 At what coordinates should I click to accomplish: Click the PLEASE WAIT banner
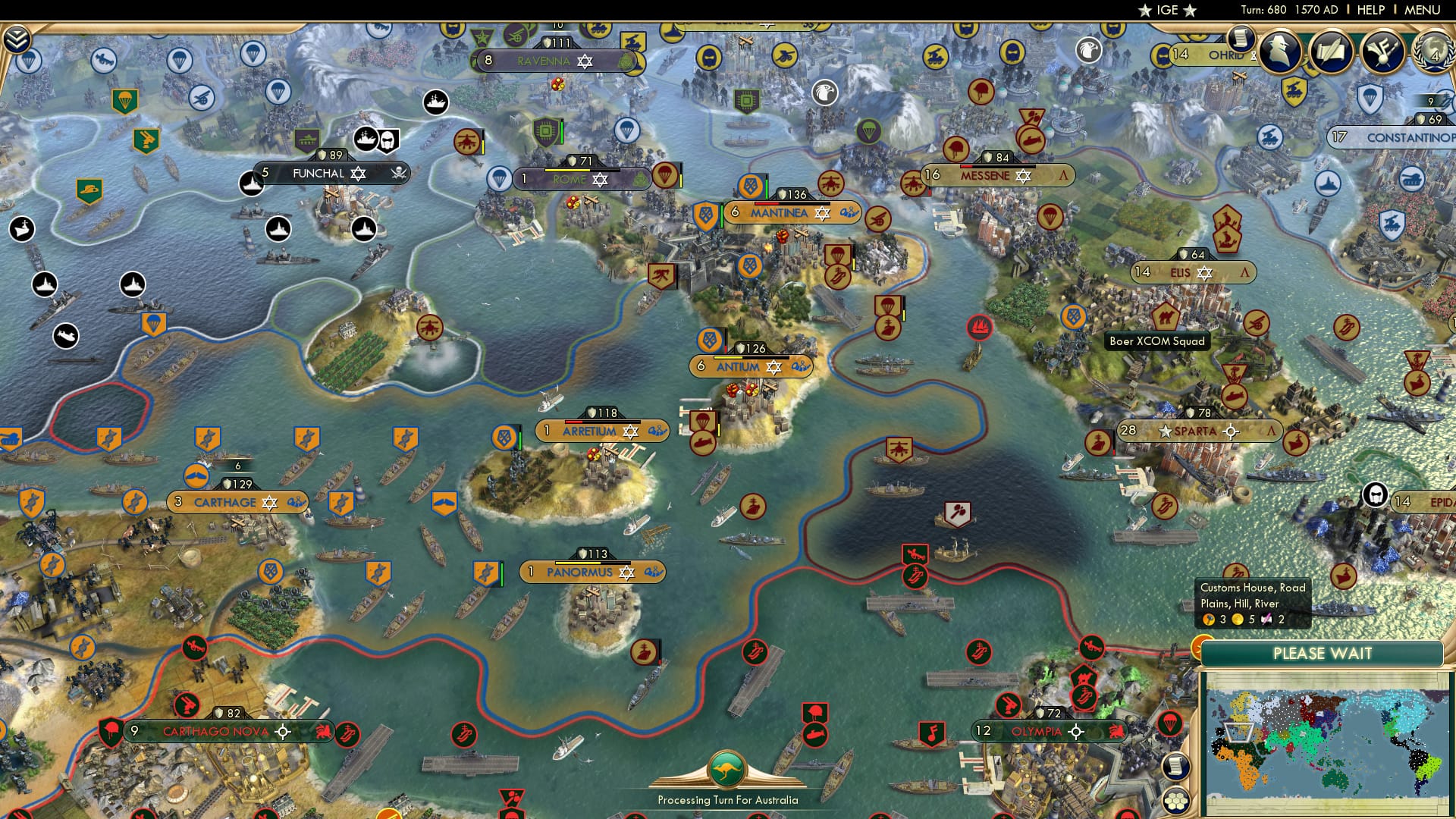coord(1323,653)
